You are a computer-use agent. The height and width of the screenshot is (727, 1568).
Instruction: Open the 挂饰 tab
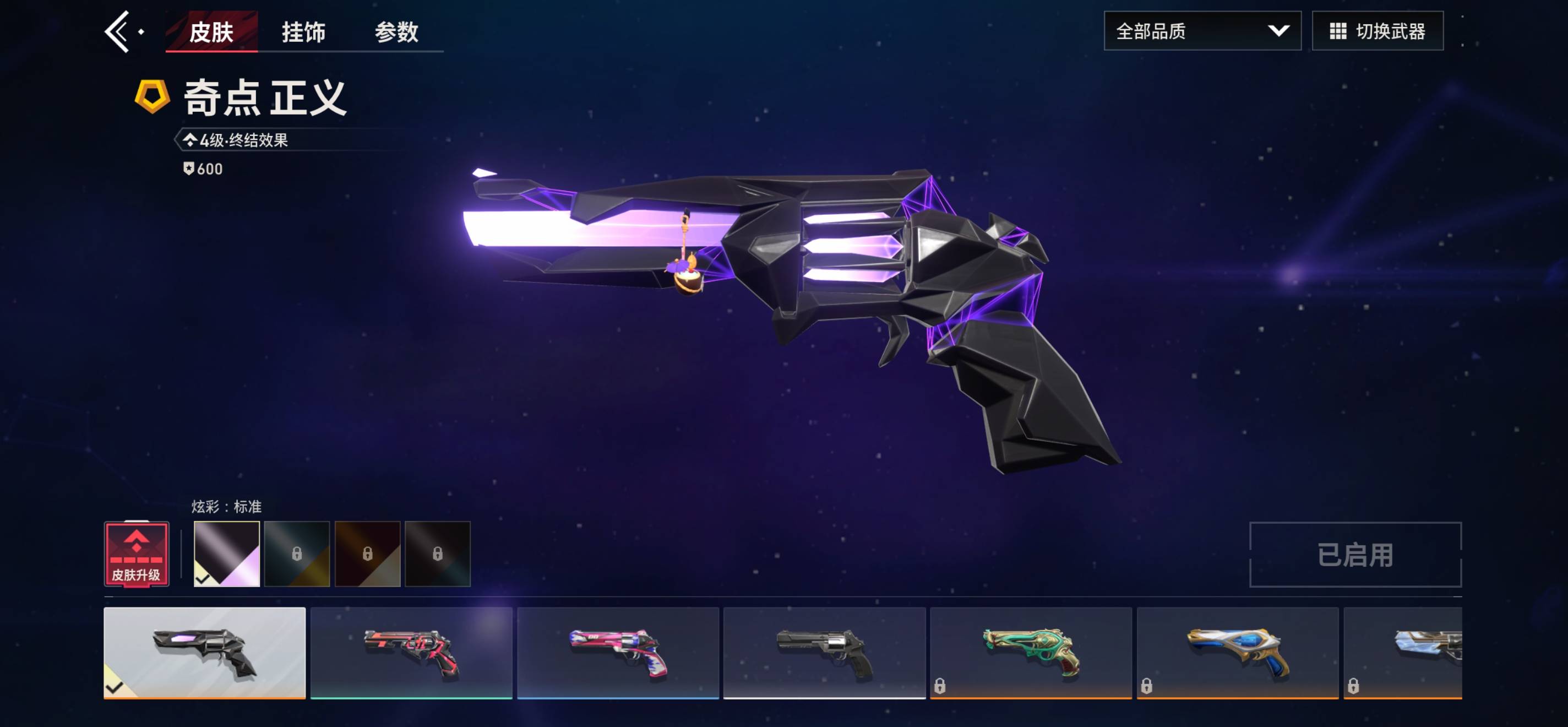click(x=303, y=31)
